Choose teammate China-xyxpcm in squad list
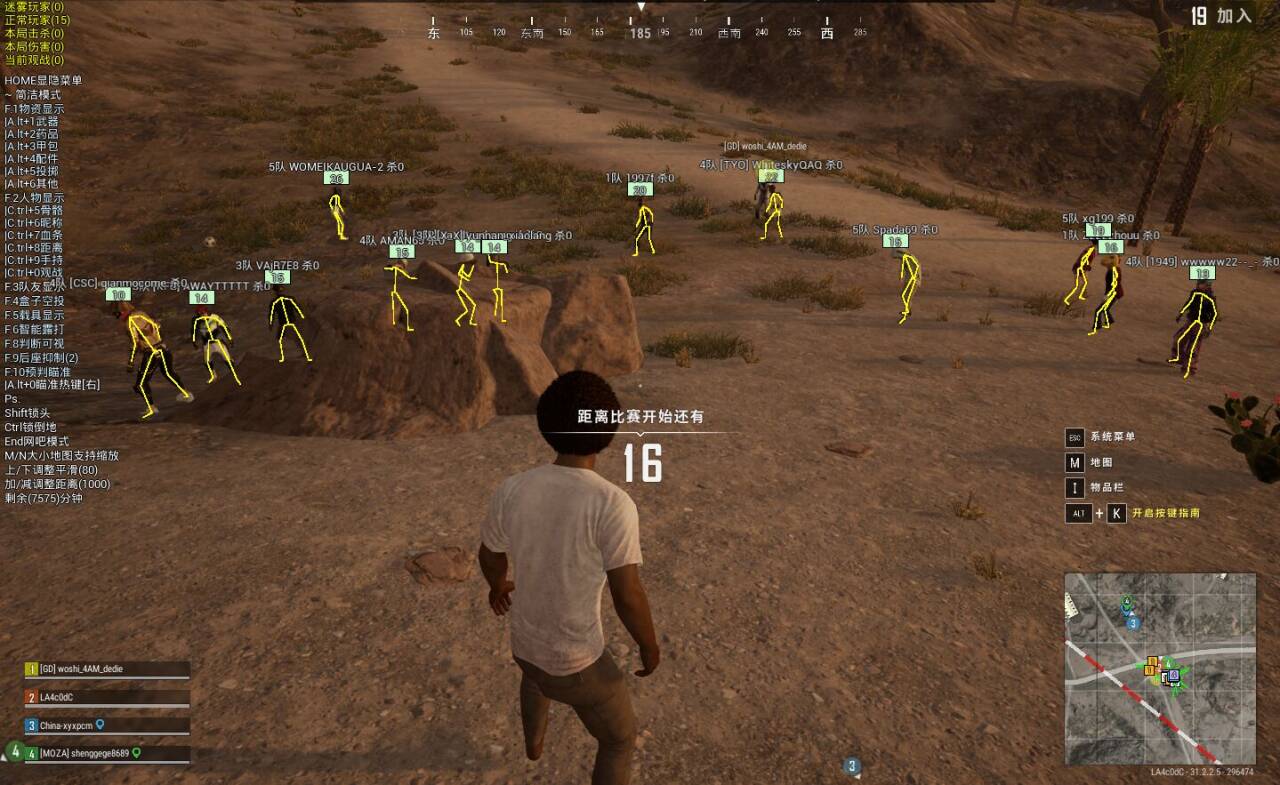The width and height of the screenshot is (1280, 785). pos(67,725)
